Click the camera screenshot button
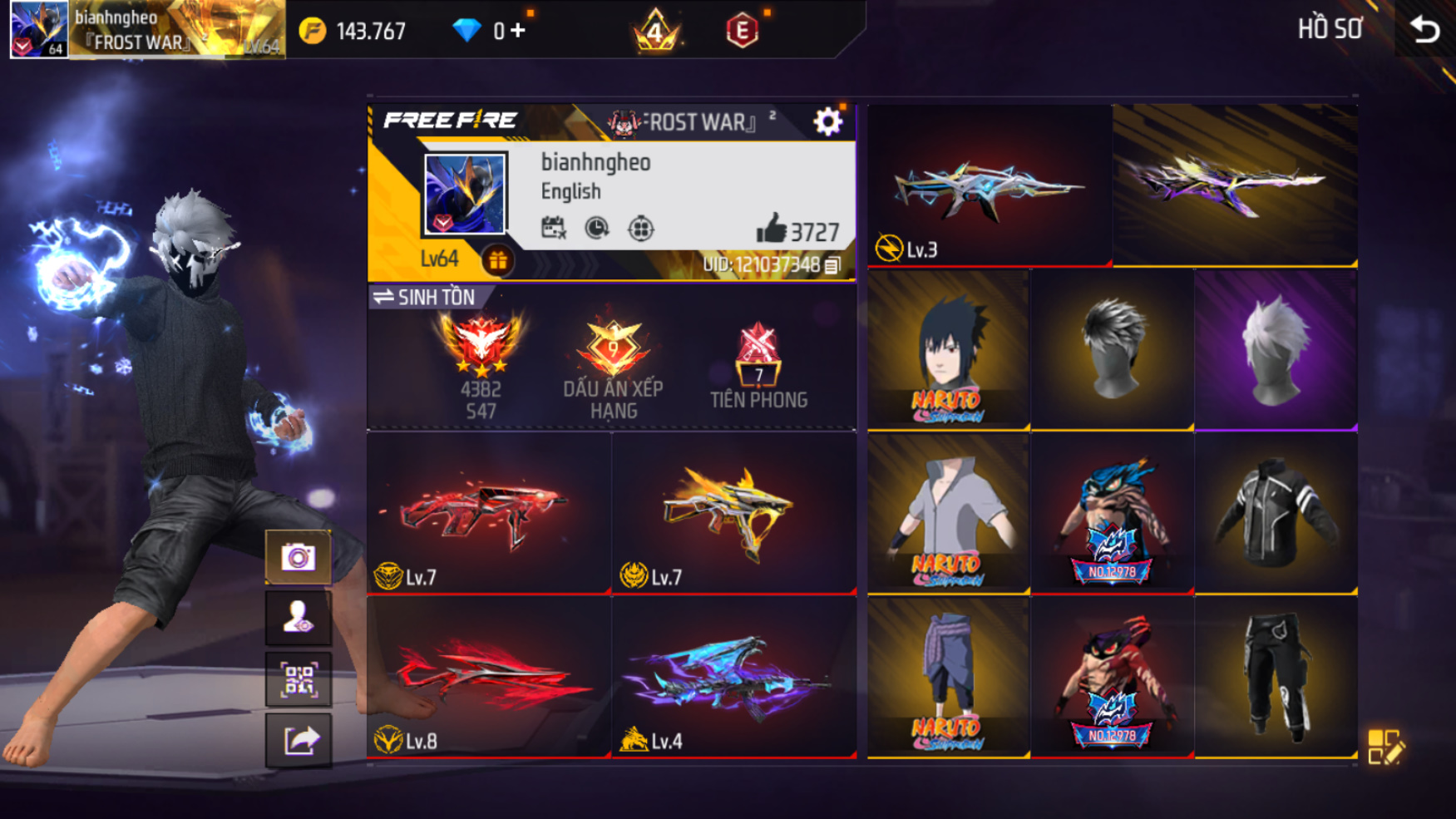The width and height of the screenshot is (1456, 819). click(299, 556)
